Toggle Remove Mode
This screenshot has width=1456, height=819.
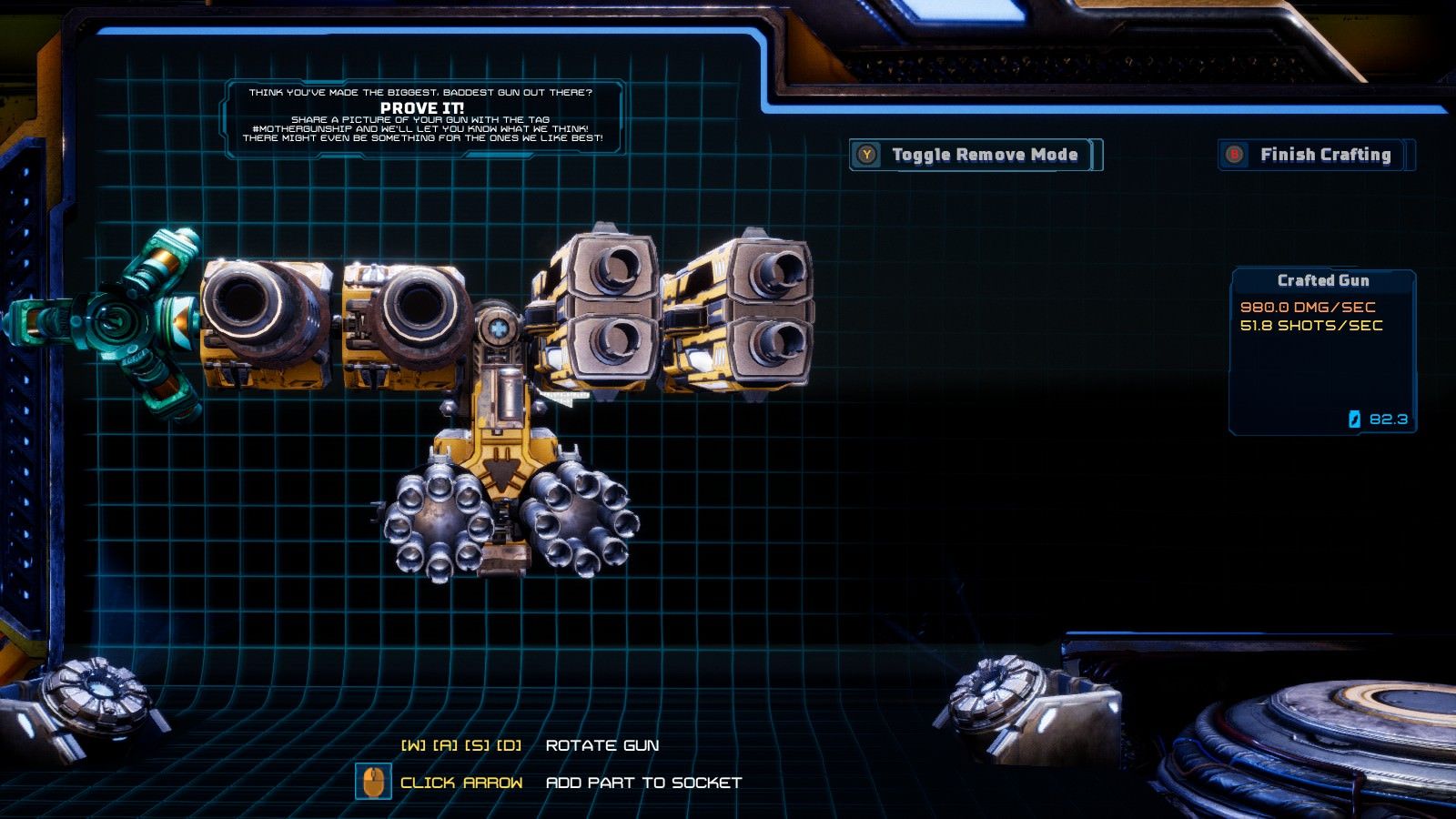pyautogui.click(x=974, y=155)
